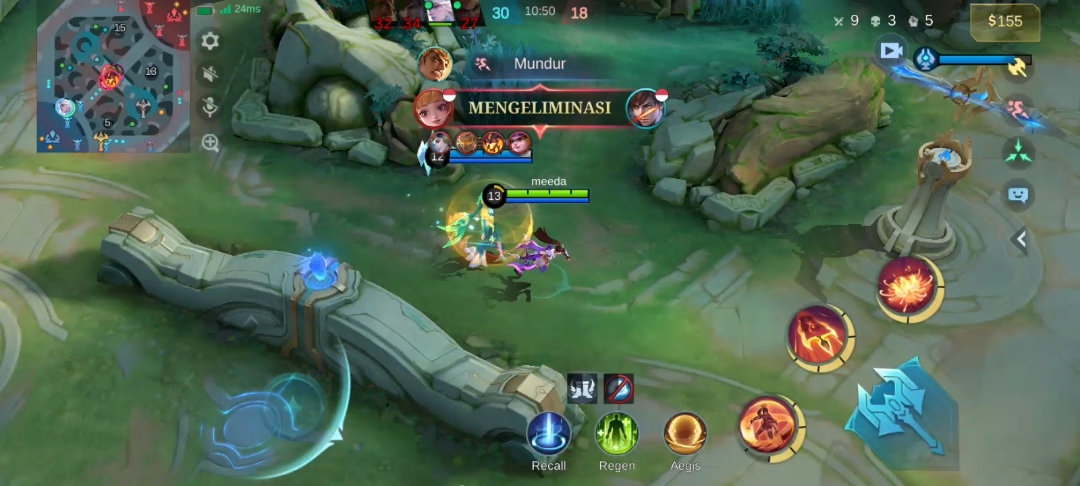This screenshot has width=1080, height=486.
Task: Expand the side panel with the arrow
Action: [x=1021, y=239]
